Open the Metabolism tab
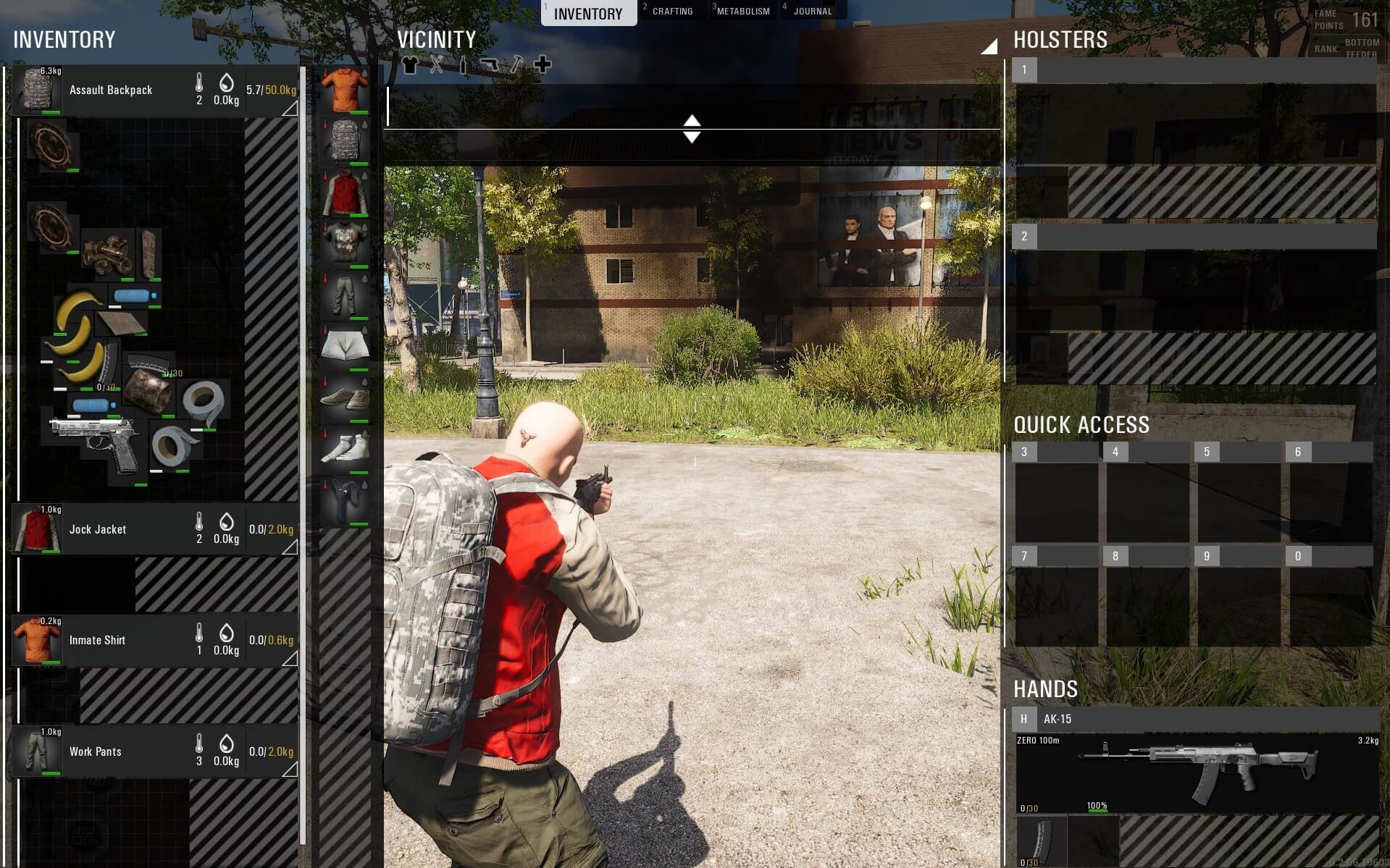The height and width of the screenshot is (868, 1390). (x=742, y=12)
